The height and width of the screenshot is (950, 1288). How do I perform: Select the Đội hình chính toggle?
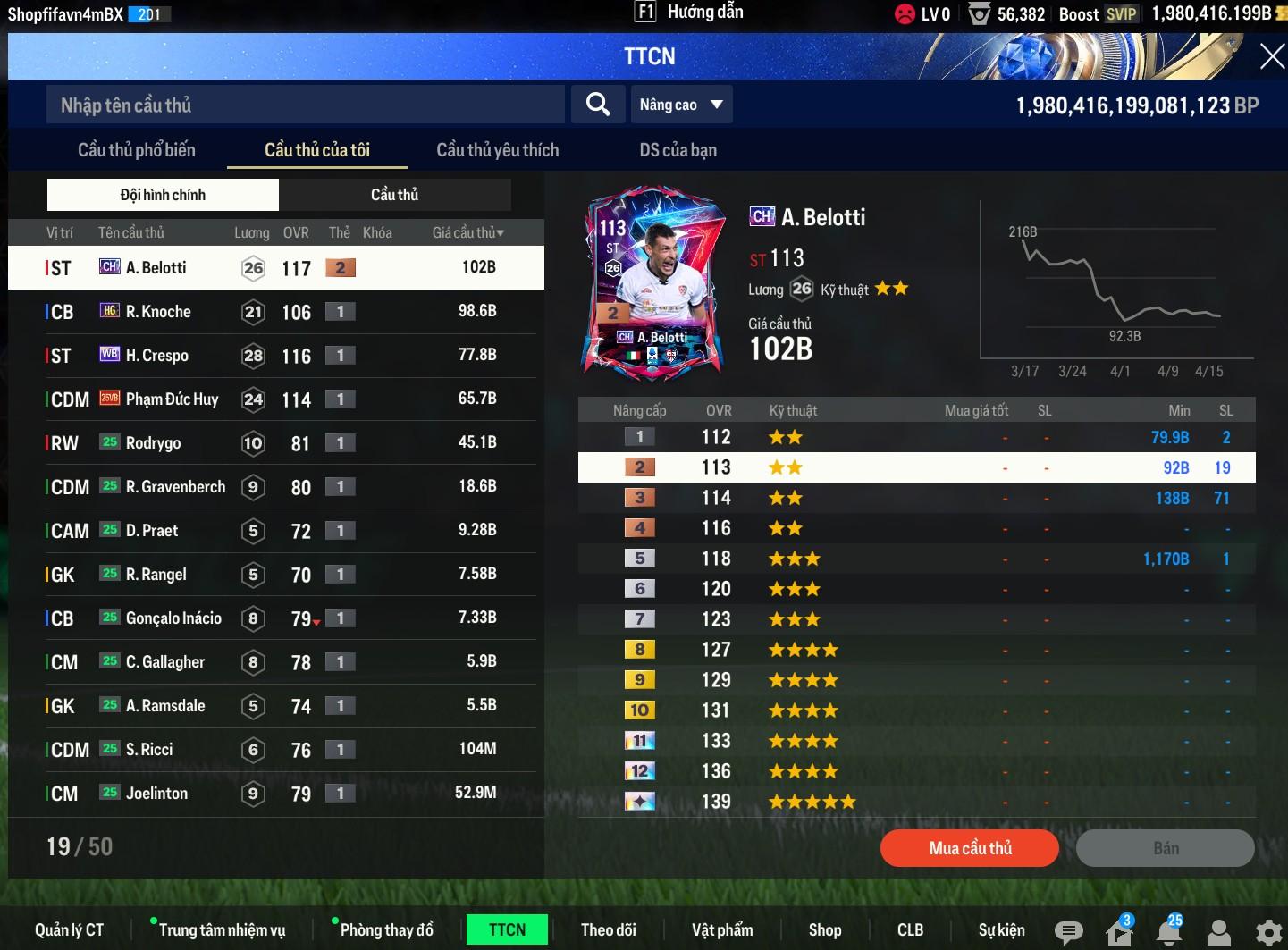click(163, 195)
